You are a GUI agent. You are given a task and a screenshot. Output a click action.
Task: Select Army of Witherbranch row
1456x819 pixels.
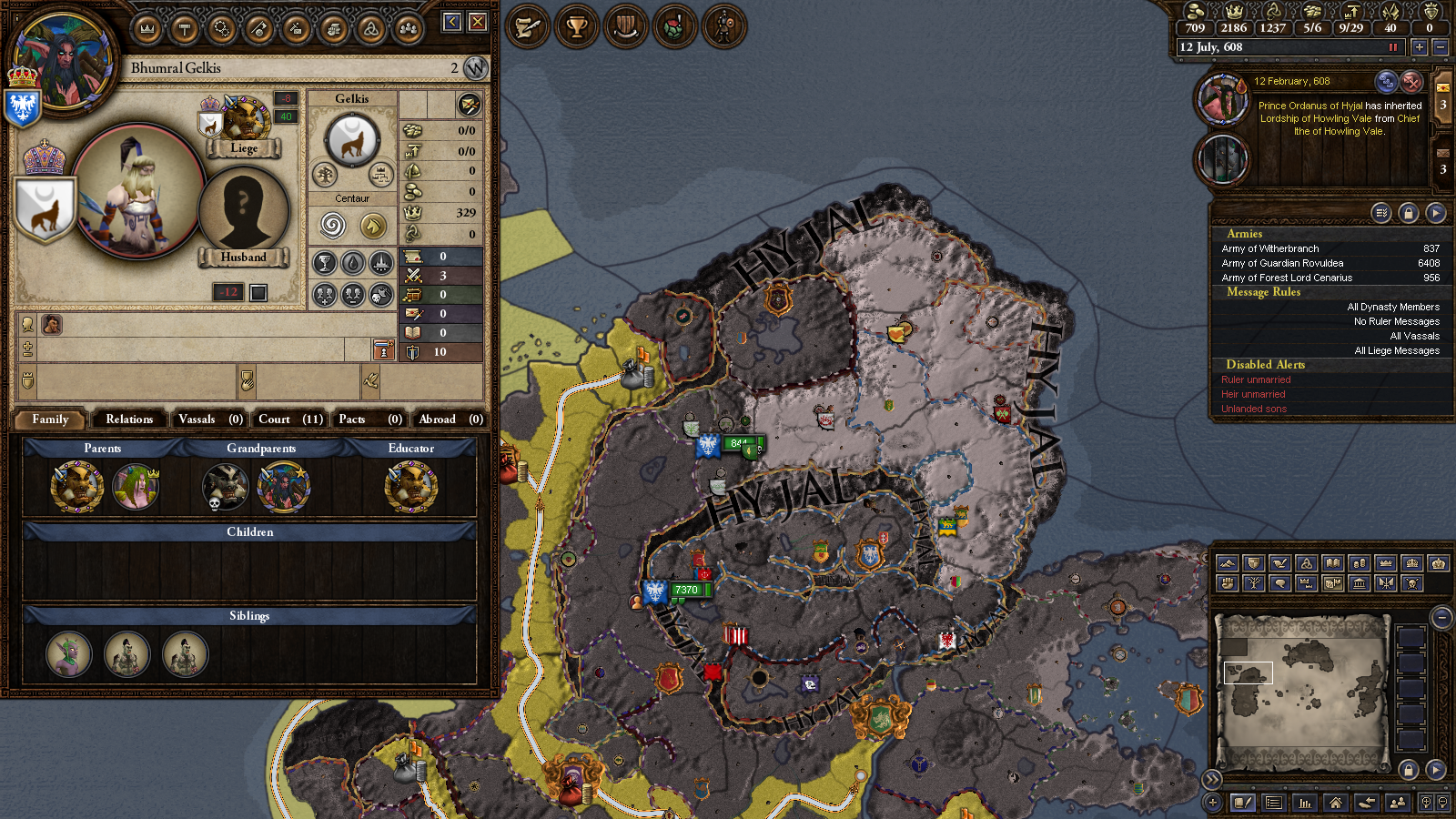[1270, 248]
